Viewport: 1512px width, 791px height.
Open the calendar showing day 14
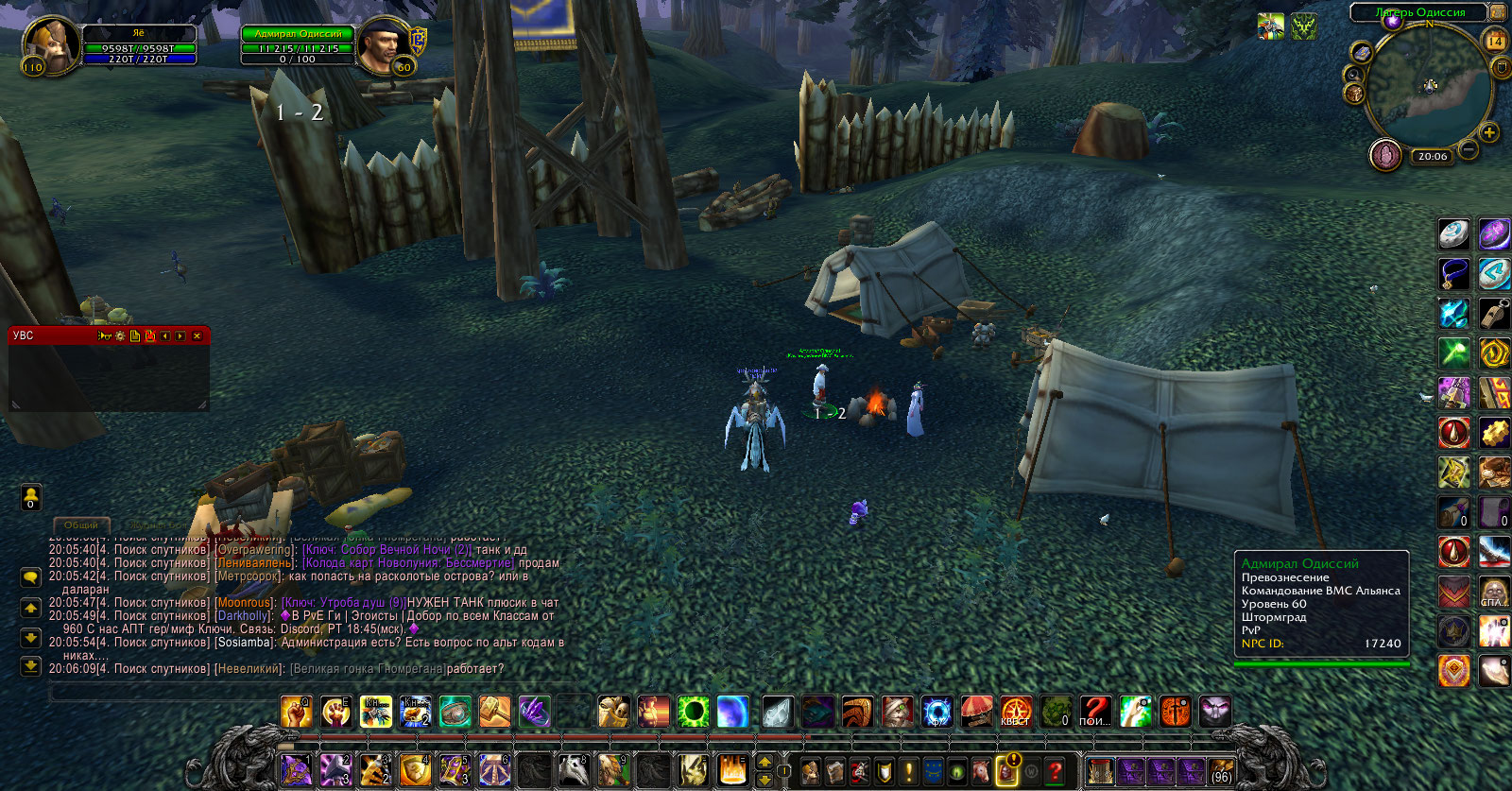[x=1496, y=41]
